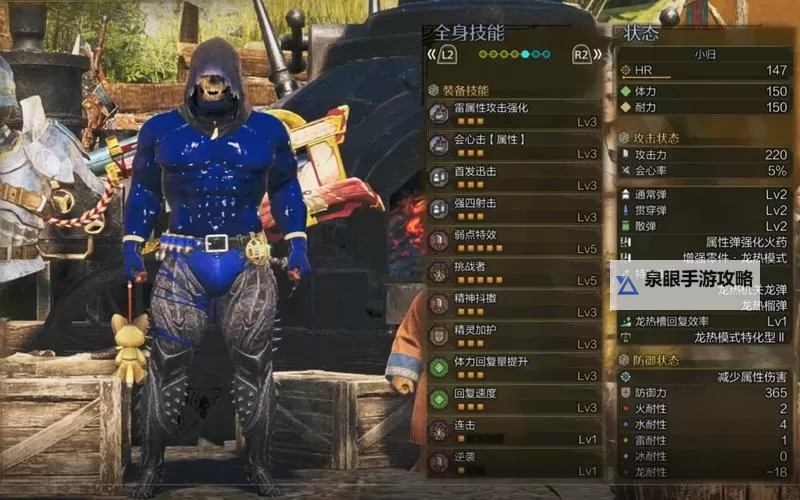The width and height of the screenshot is (800, 500).
Task: Click the 回复速度 skill row
Action: (x=514, y=400)
